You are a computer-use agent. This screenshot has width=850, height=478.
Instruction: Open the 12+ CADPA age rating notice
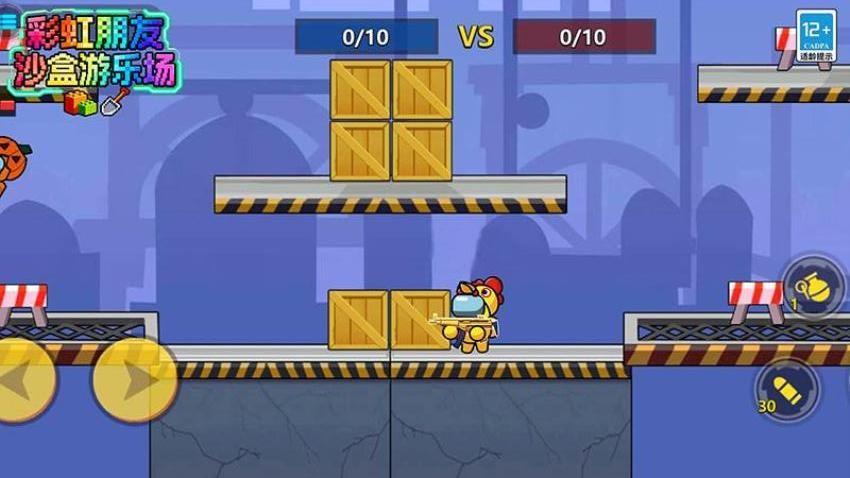tap(816, 37)
